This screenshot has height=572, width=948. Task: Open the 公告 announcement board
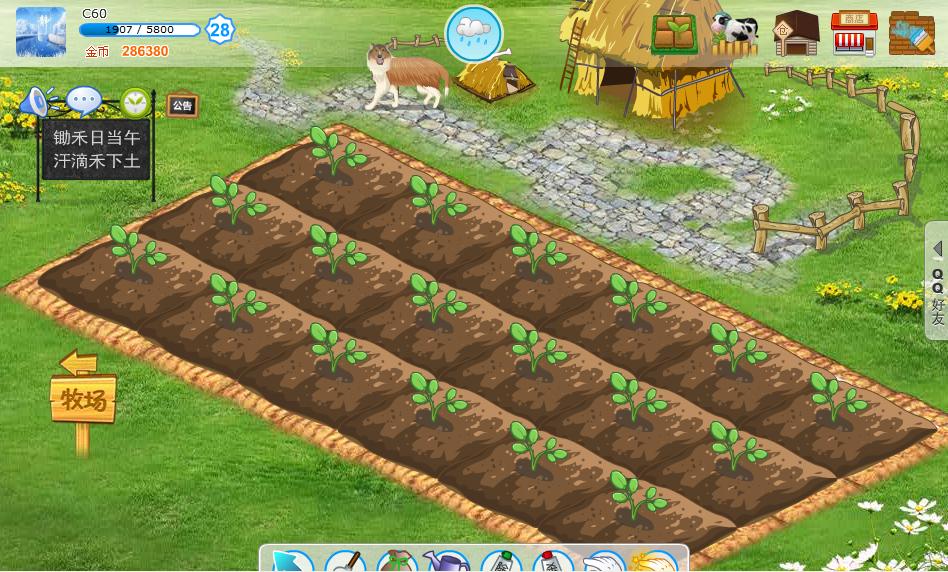click(x=182, y=105)
